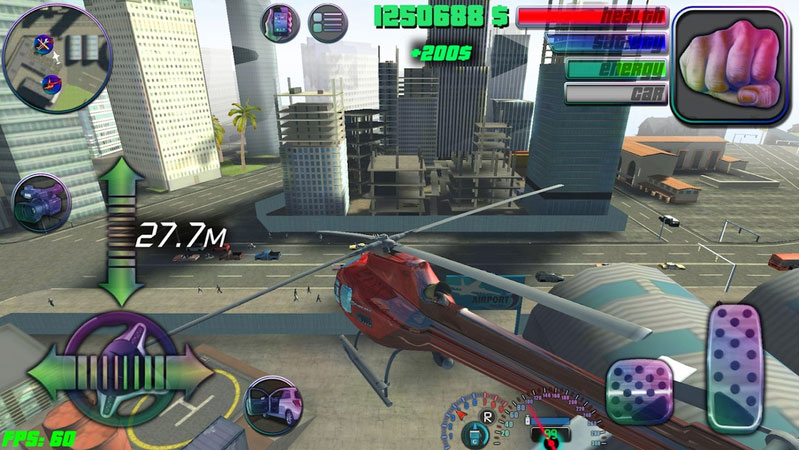Viewport: 799px width, 450px height.
Task: Steer left with the left arrow
Action: coord(50,373)
